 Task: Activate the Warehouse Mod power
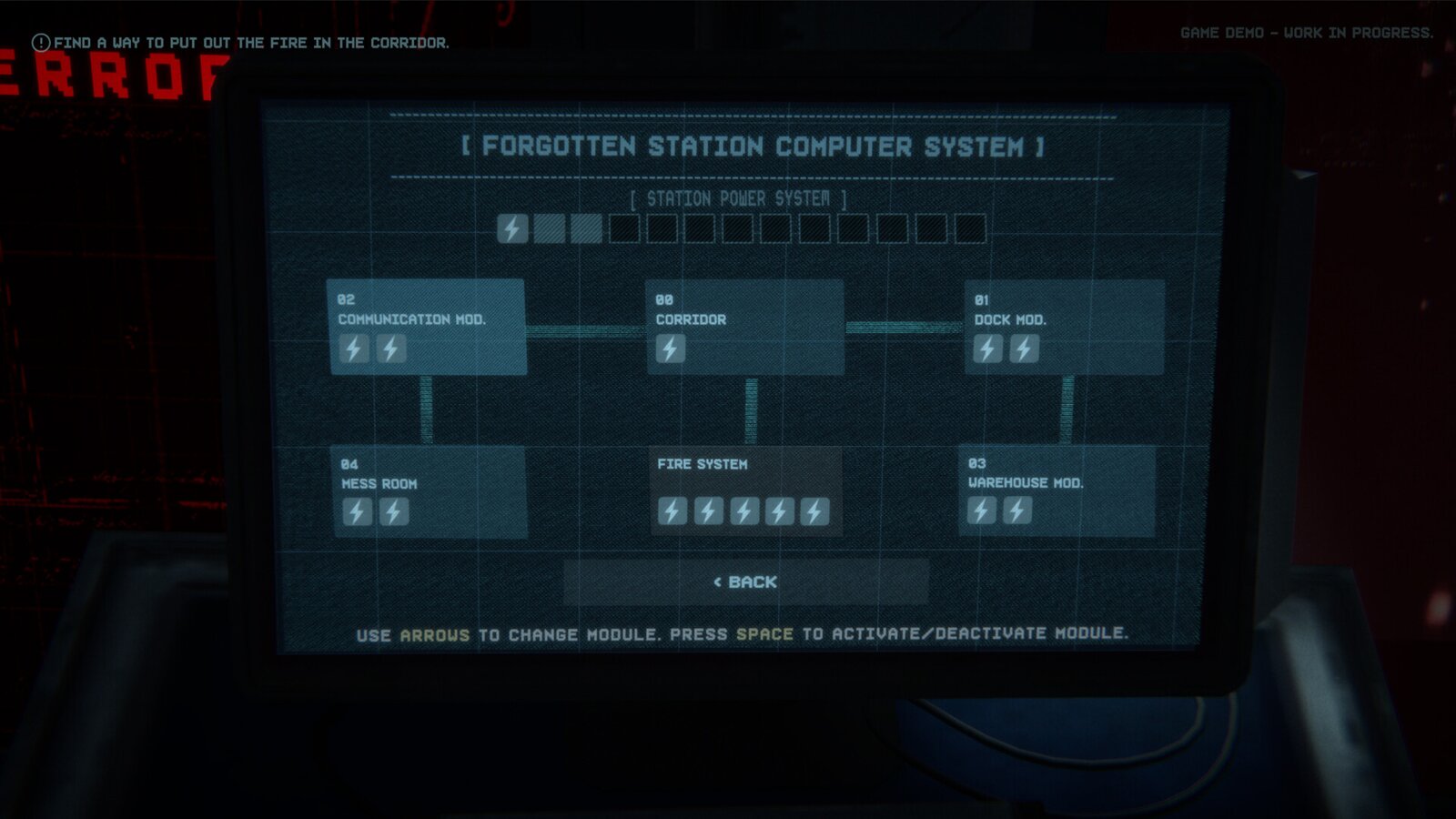pos(1056,491)
